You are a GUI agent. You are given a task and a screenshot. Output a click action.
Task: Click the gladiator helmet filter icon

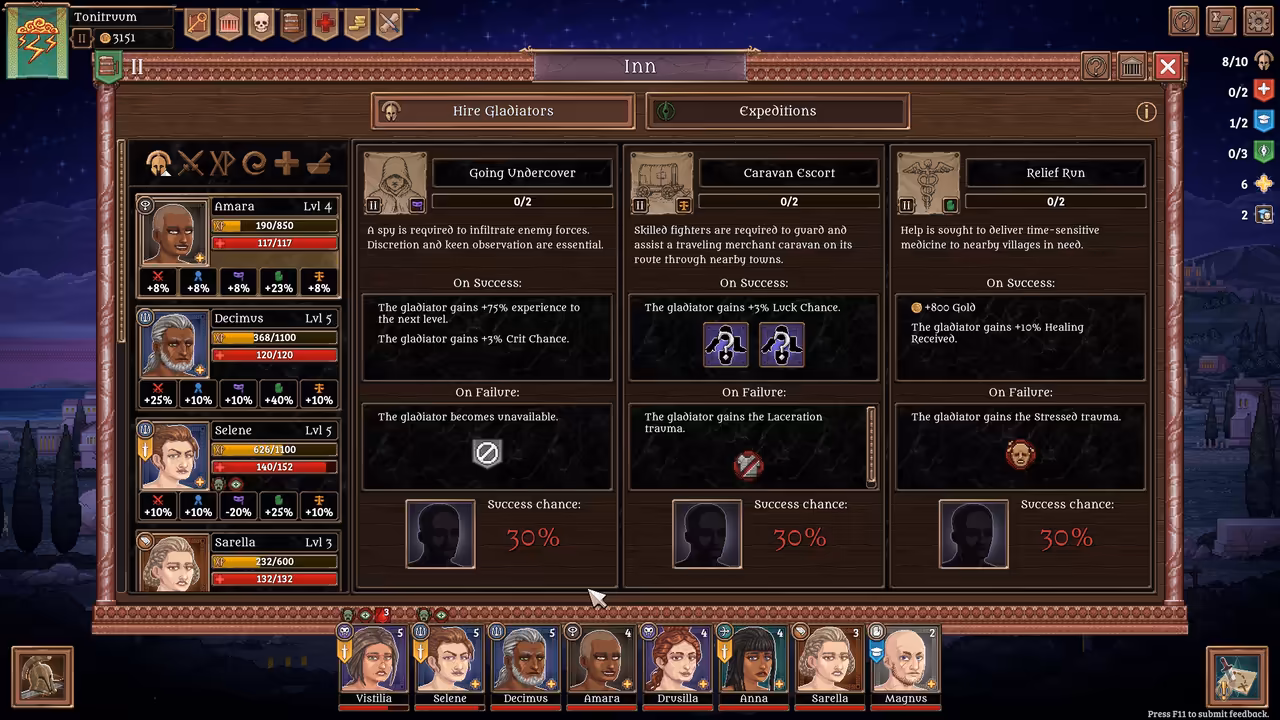point(160,162)
